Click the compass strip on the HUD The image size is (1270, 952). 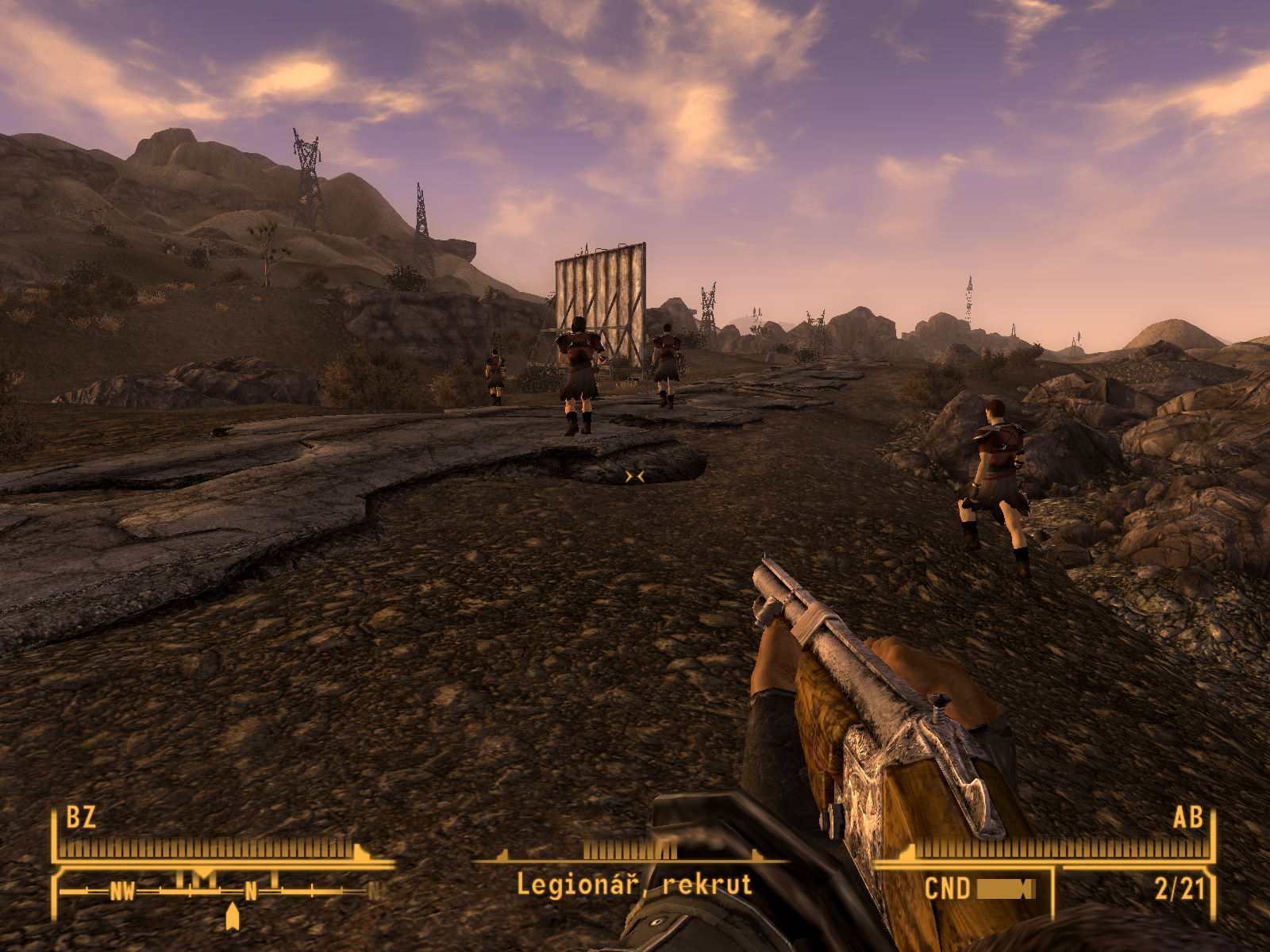[218, 890]
